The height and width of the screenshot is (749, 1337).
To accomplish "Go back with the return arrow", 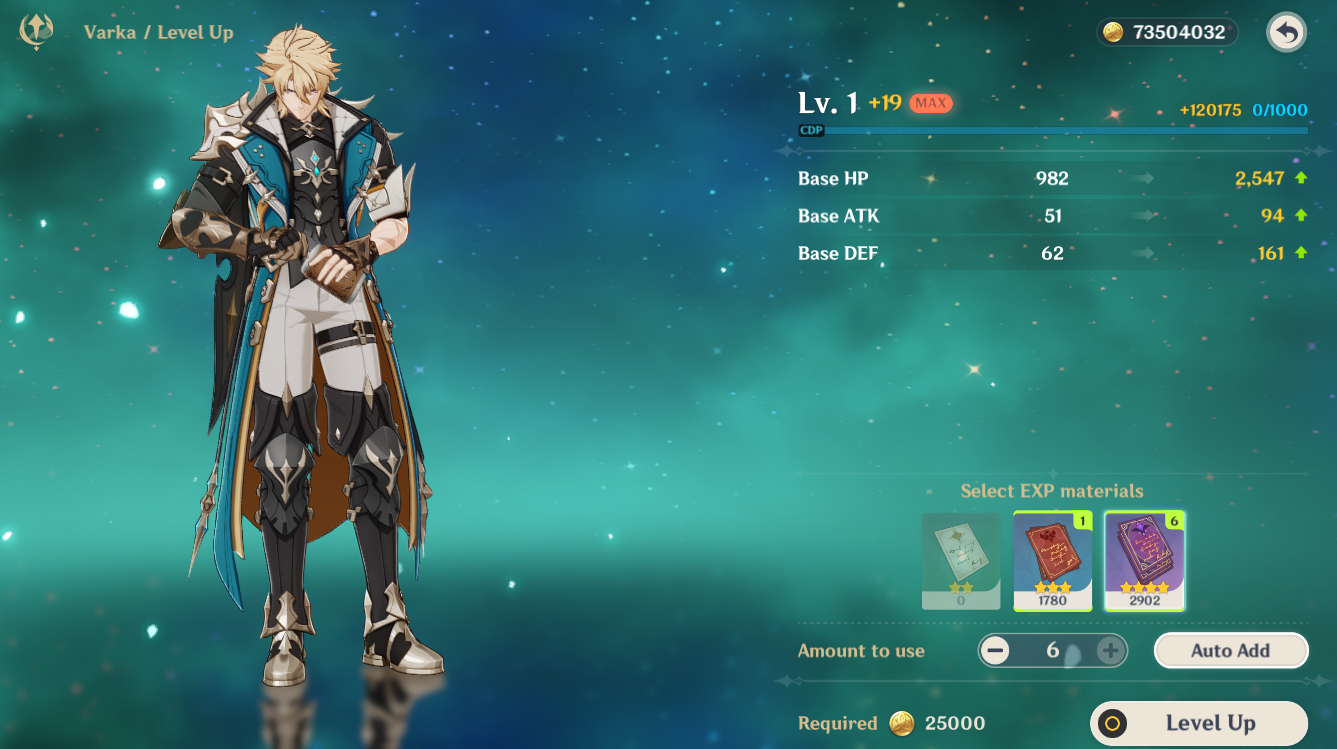I will pyautogui.click(x=1286, y=33).
